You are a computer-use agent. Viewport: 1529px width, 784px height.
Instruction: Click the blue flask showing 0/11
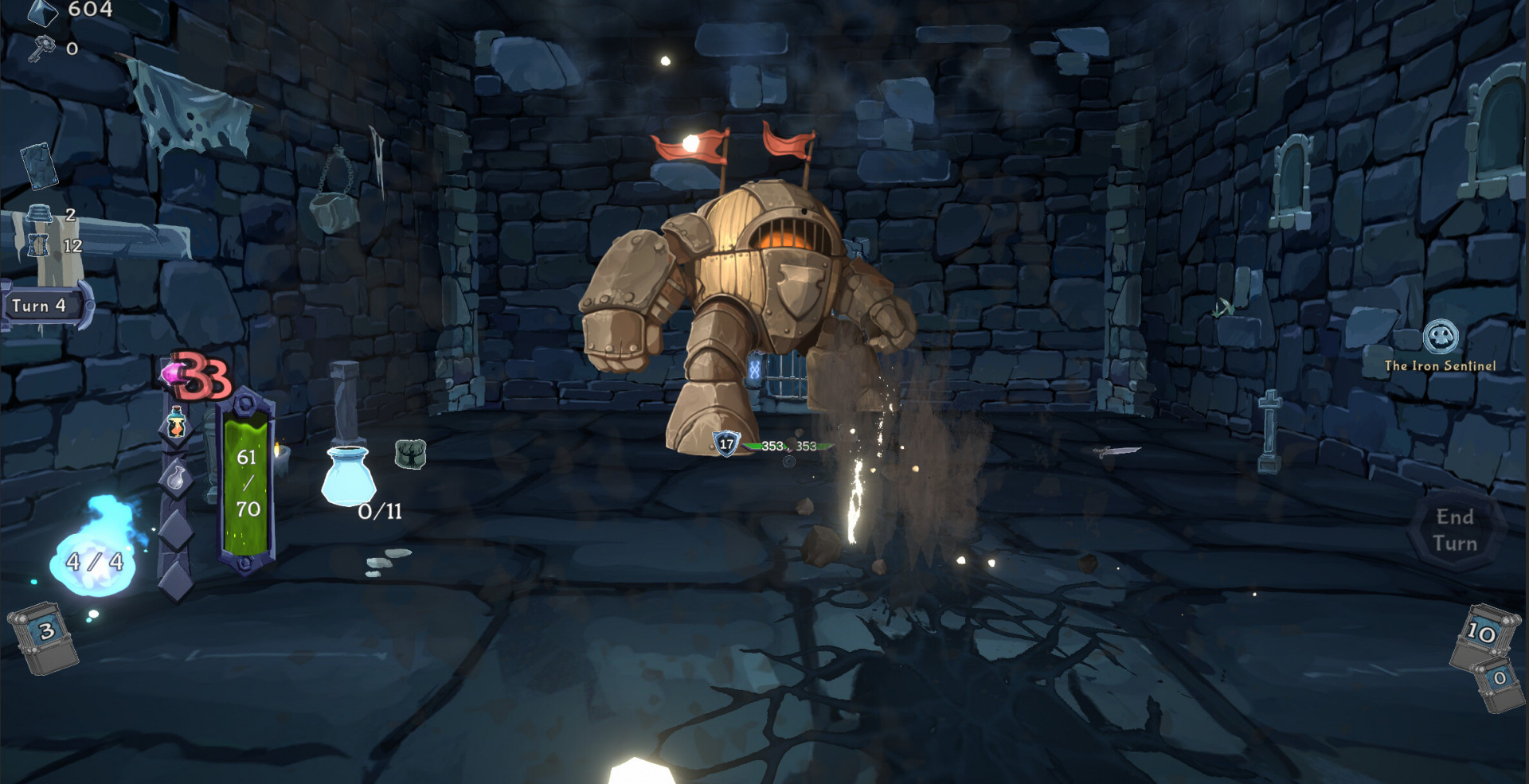pos(348,477)
